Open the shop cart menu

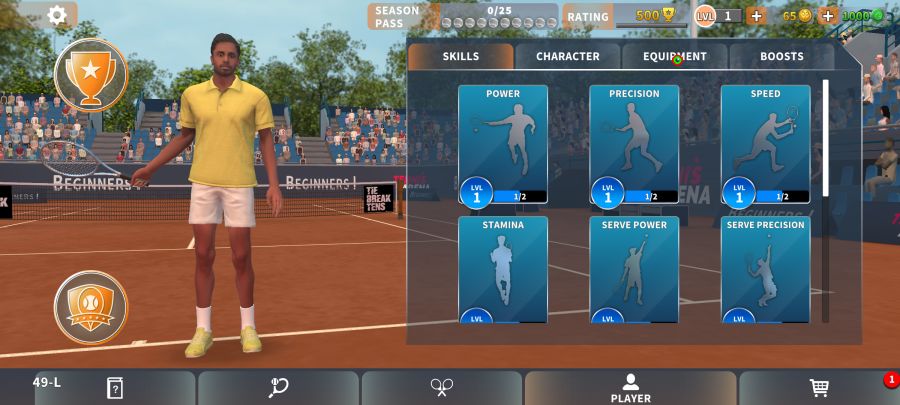819,388
